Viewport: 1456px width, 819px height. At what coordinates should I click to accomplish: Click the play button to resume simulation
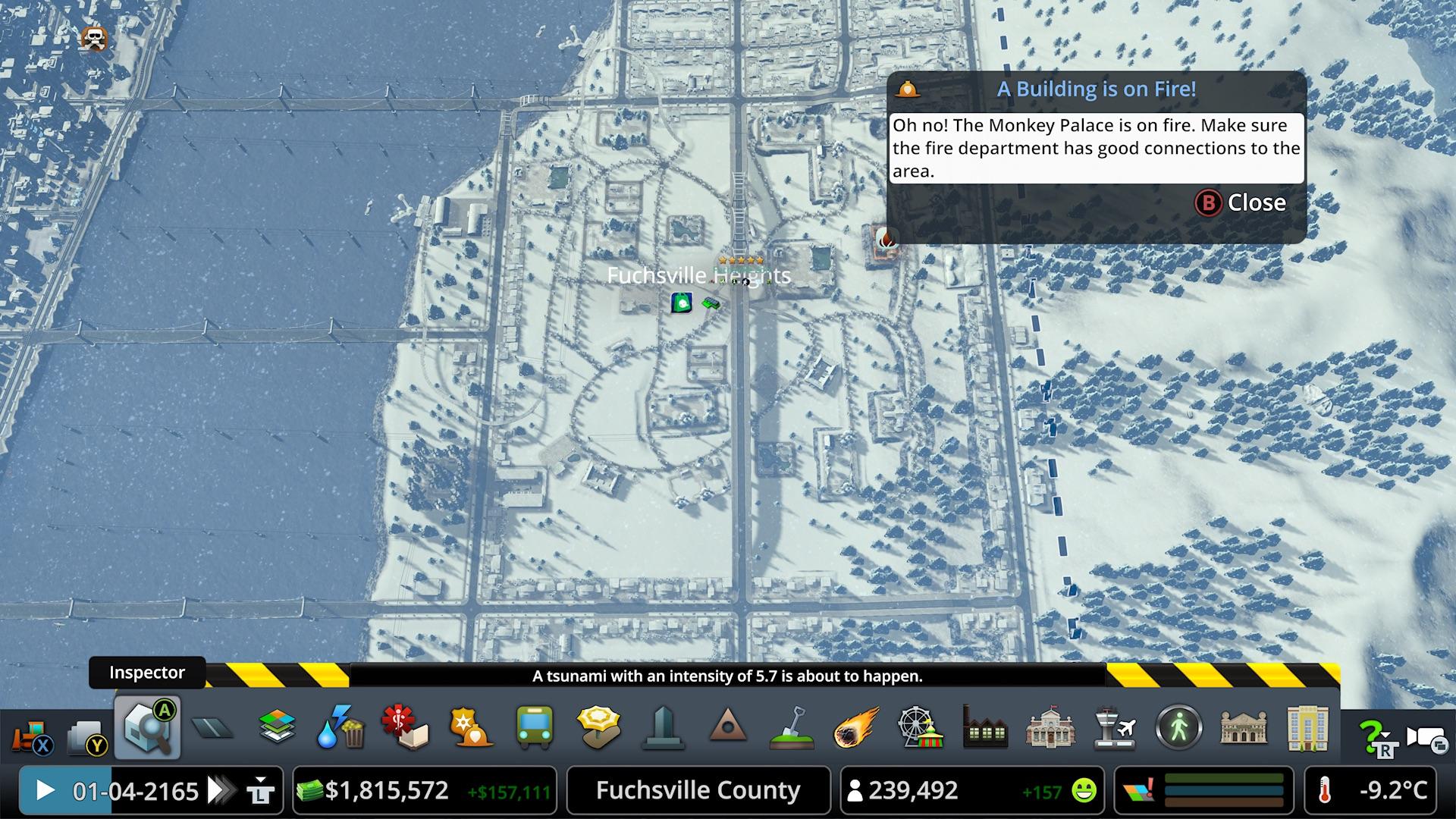pos(45,790)
